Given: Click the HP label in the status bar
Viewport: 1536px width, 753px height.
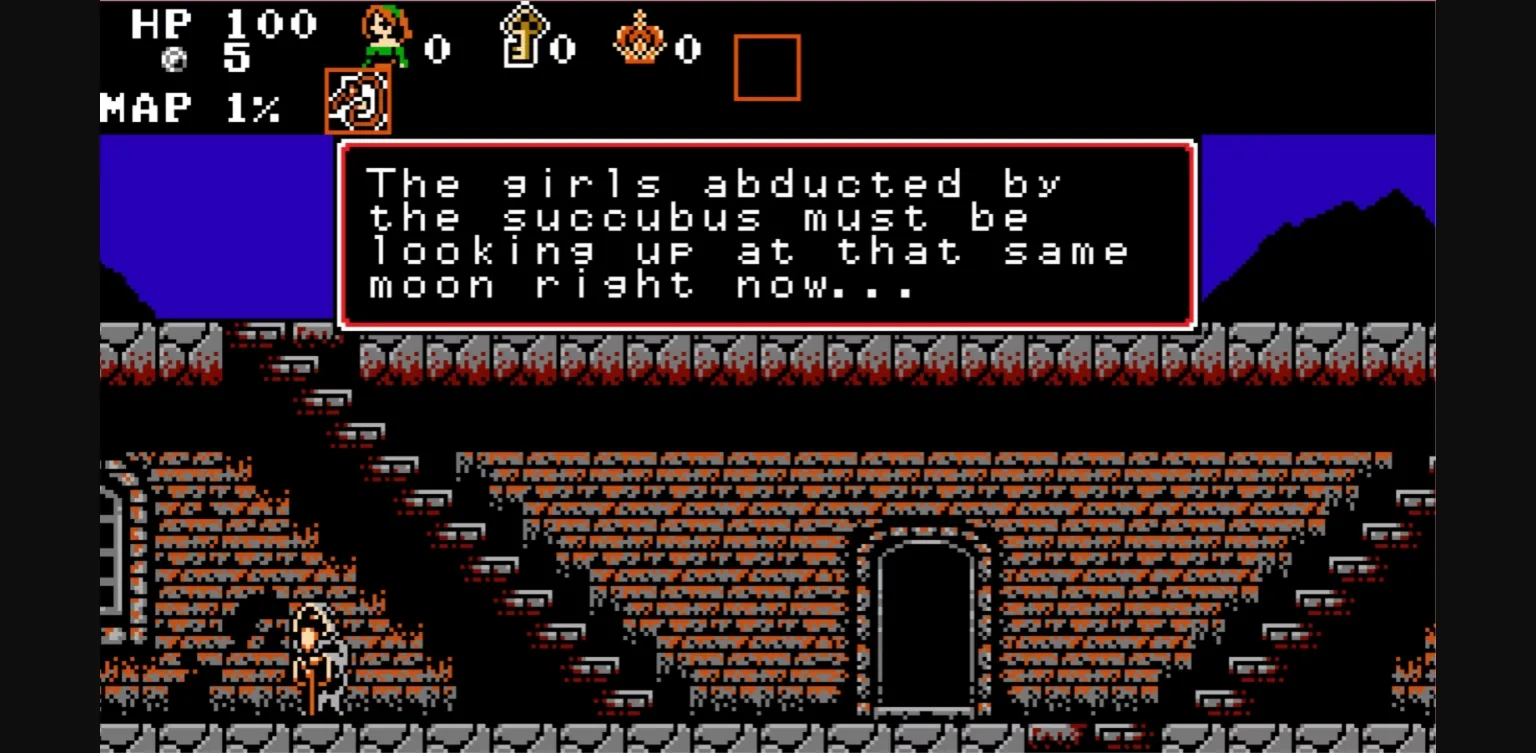Looking at the screenshot, I should 160,25.
